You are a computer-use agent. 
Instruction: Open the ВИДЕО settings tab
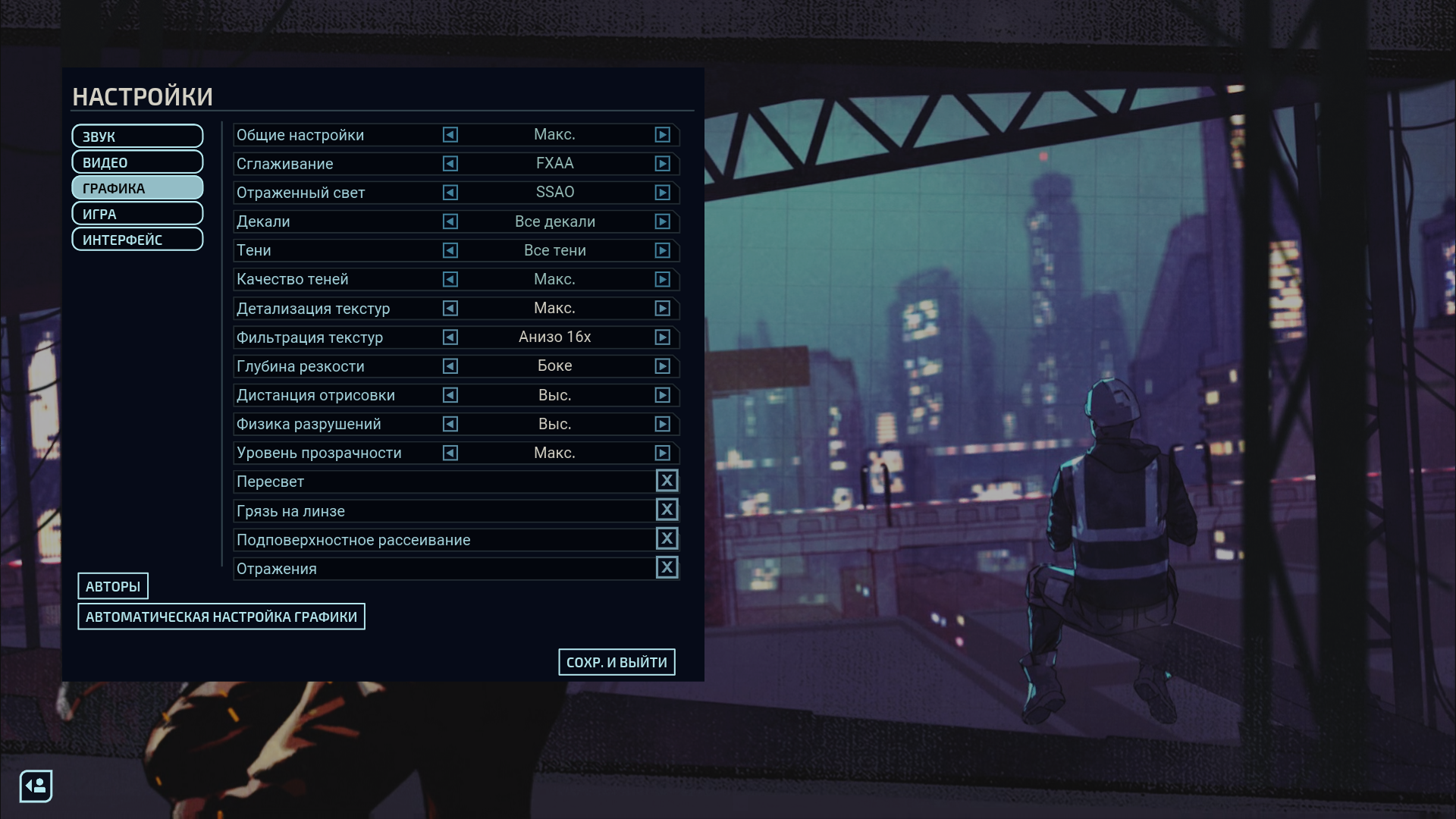(x=137, y=162)
